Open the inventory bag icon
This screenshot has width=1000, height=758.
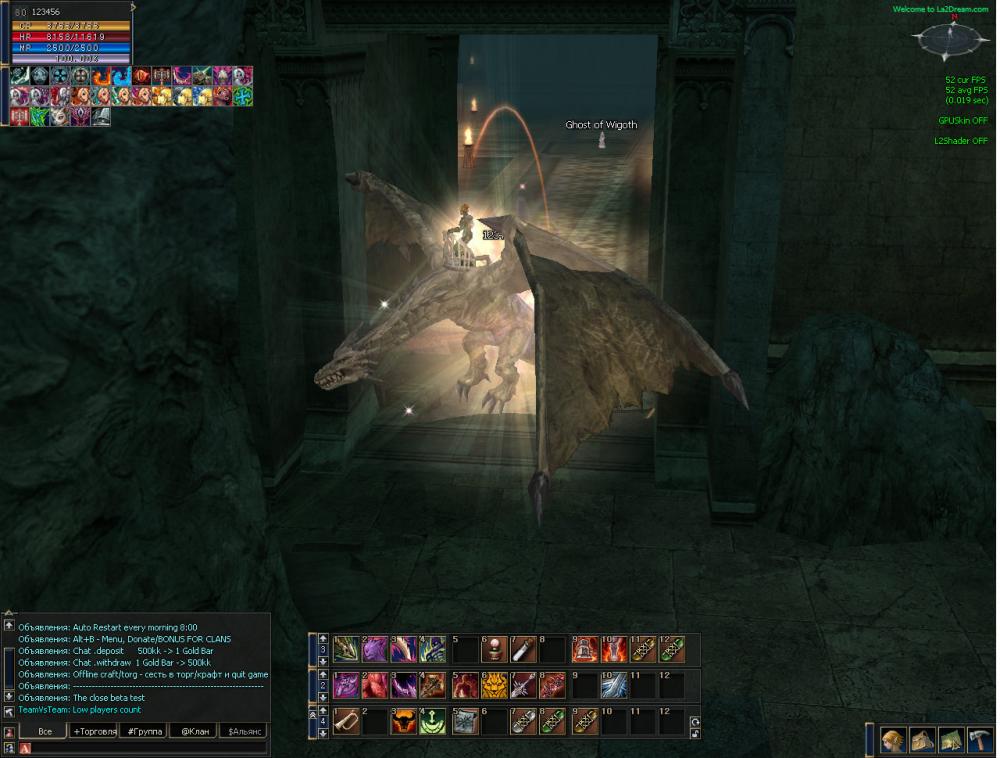click(922, 740)
